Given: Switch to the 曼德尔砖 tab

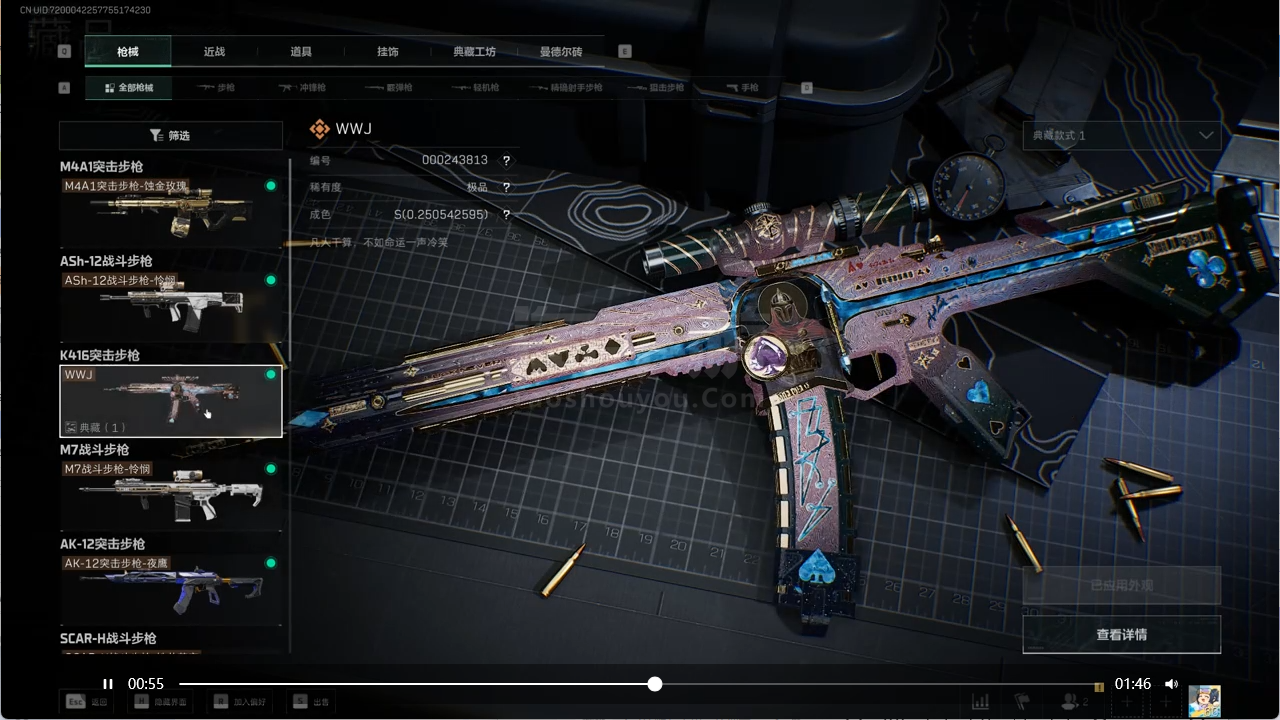Looking at the screenshot, I should (561, 52).
